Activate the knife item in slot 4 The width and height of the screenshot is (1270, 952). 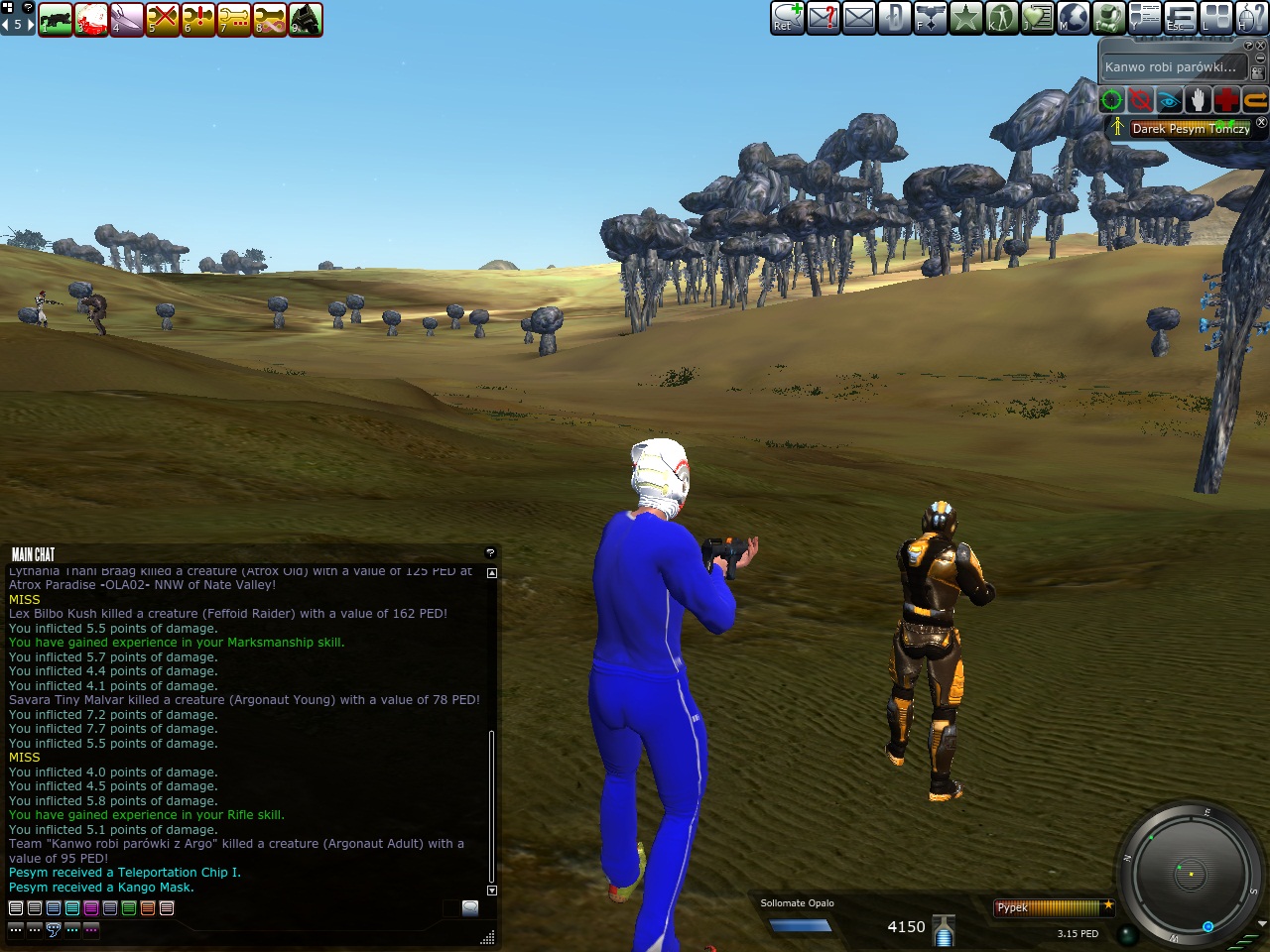(x=127, y=19)
